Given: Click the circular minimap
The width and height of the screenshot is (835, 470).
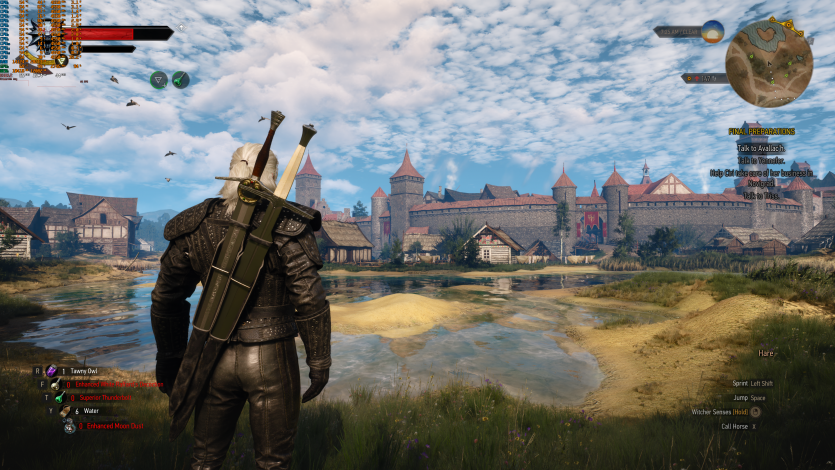Looking at the screenshot, I should point(769,64).
